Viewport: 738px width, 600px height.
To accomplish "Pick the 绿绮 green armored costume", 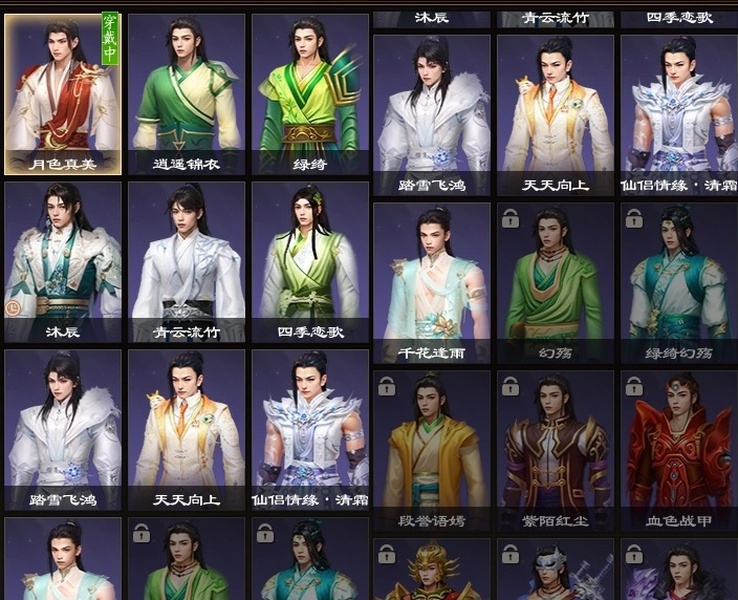I will [x=309, y=95].
